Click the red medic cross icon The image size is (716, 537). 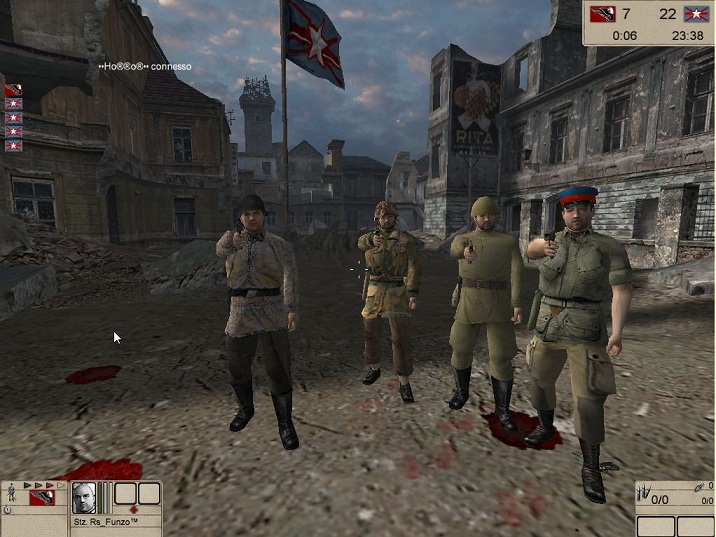133,509
